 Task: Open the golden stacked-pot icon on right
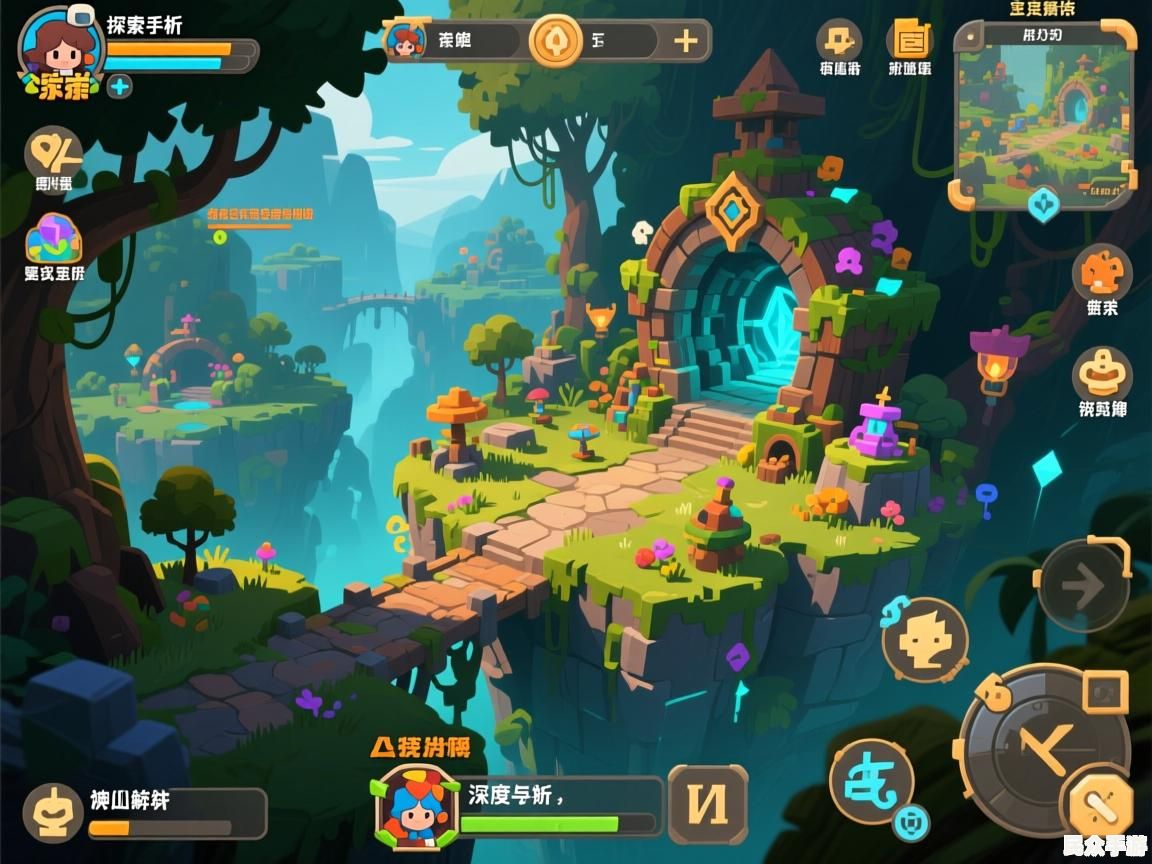[1102, 374]
